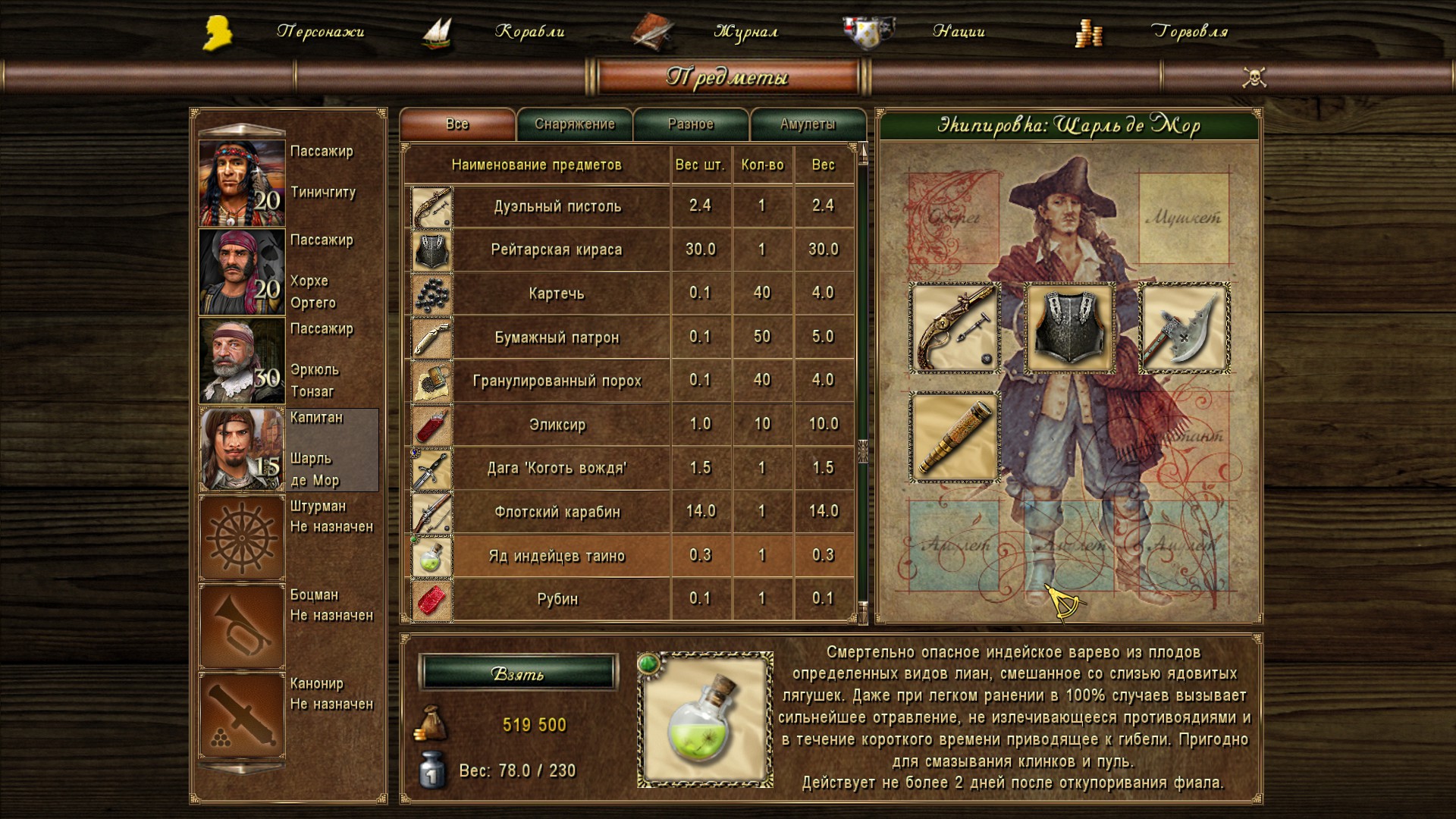Choose the Эликсир item row
1456x819 pixels.
coord(557,425)
